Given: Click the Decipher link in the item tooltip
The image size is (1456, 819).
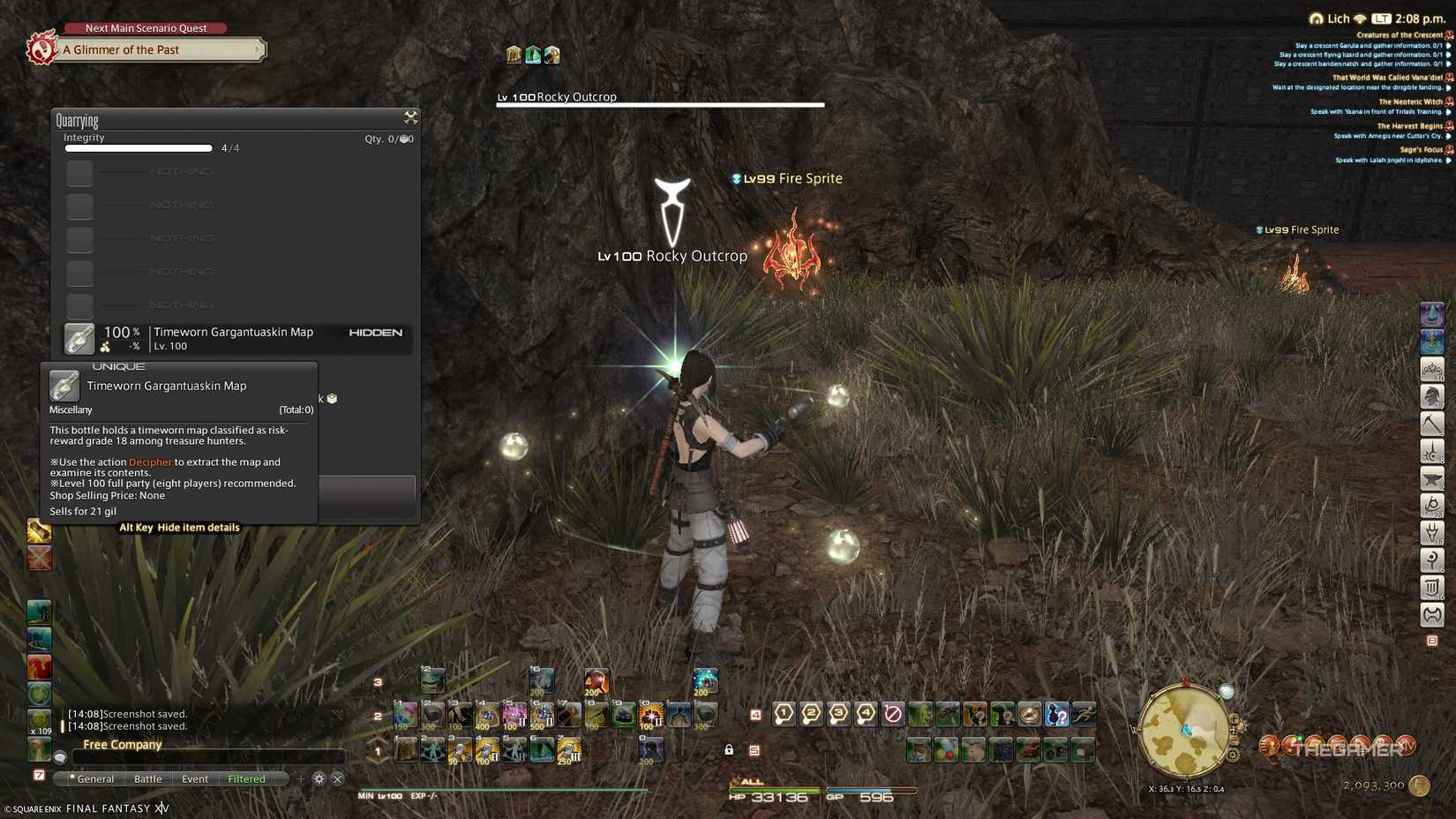Looking at the screenshot, I should (x=149, y=462).
